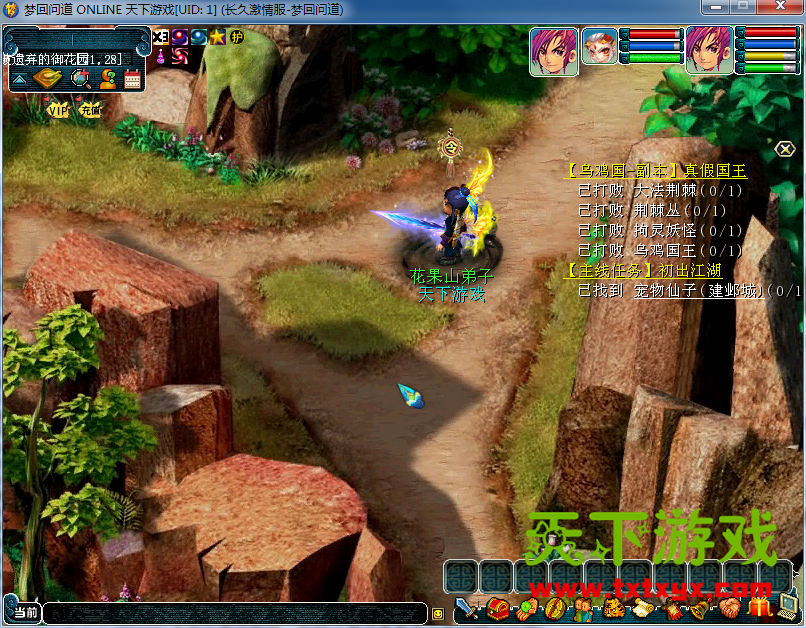Close the quest tracker with the X button
The height and width of the screenshot is (628, 806).
click(x=785, y=149)
